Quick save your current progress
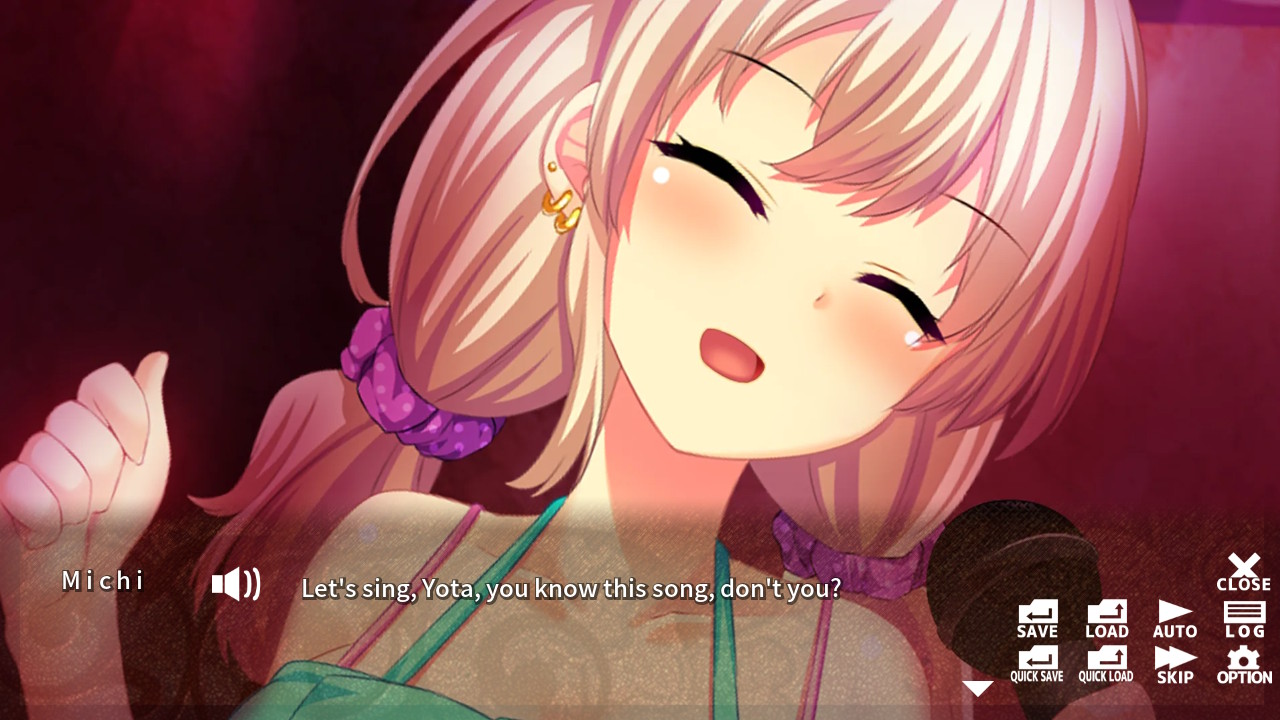Screen dimensions: 1280x720 point(1036,660)
